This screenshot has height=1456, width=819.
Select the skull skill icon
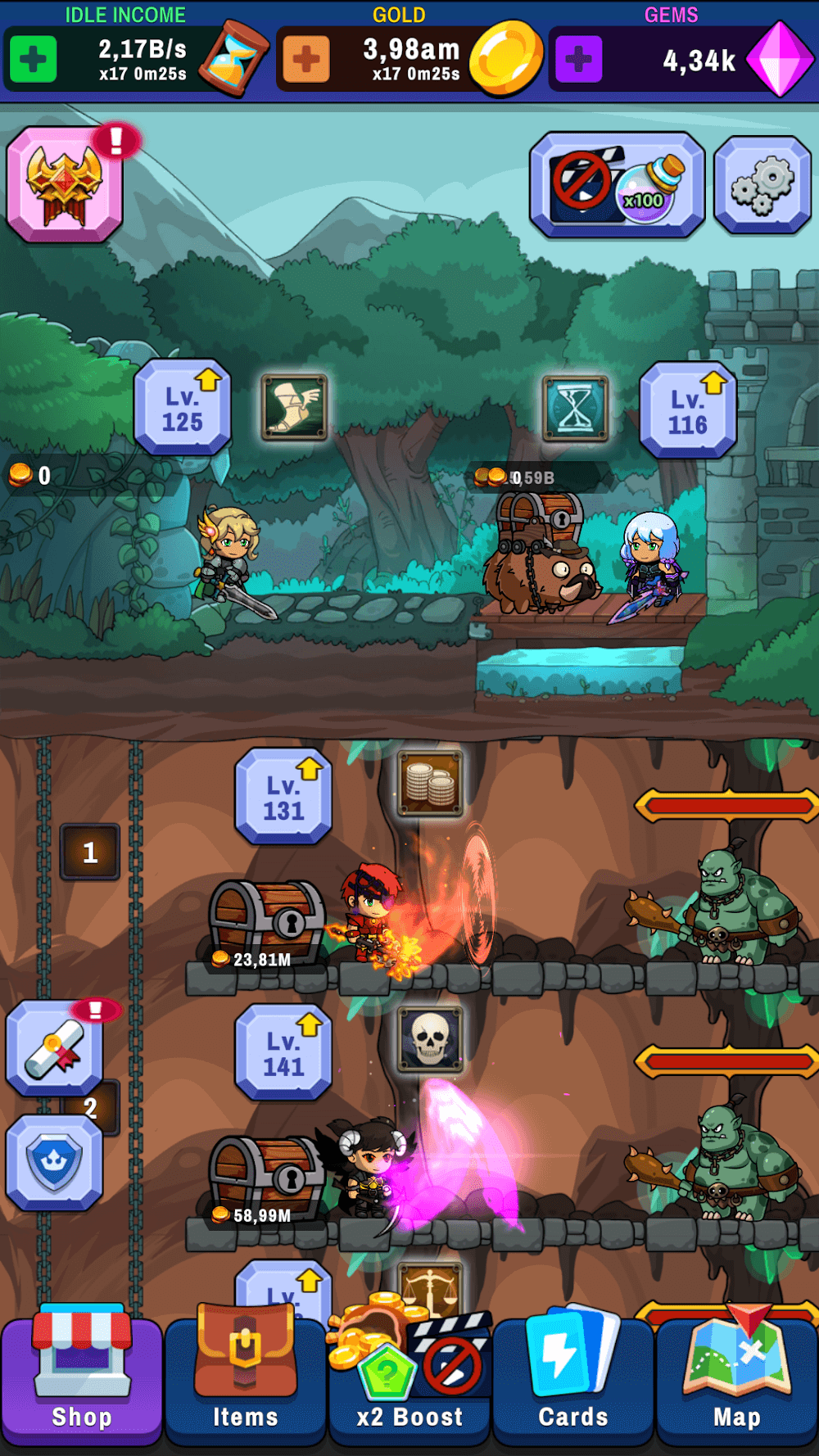(x=431, y=1039)
